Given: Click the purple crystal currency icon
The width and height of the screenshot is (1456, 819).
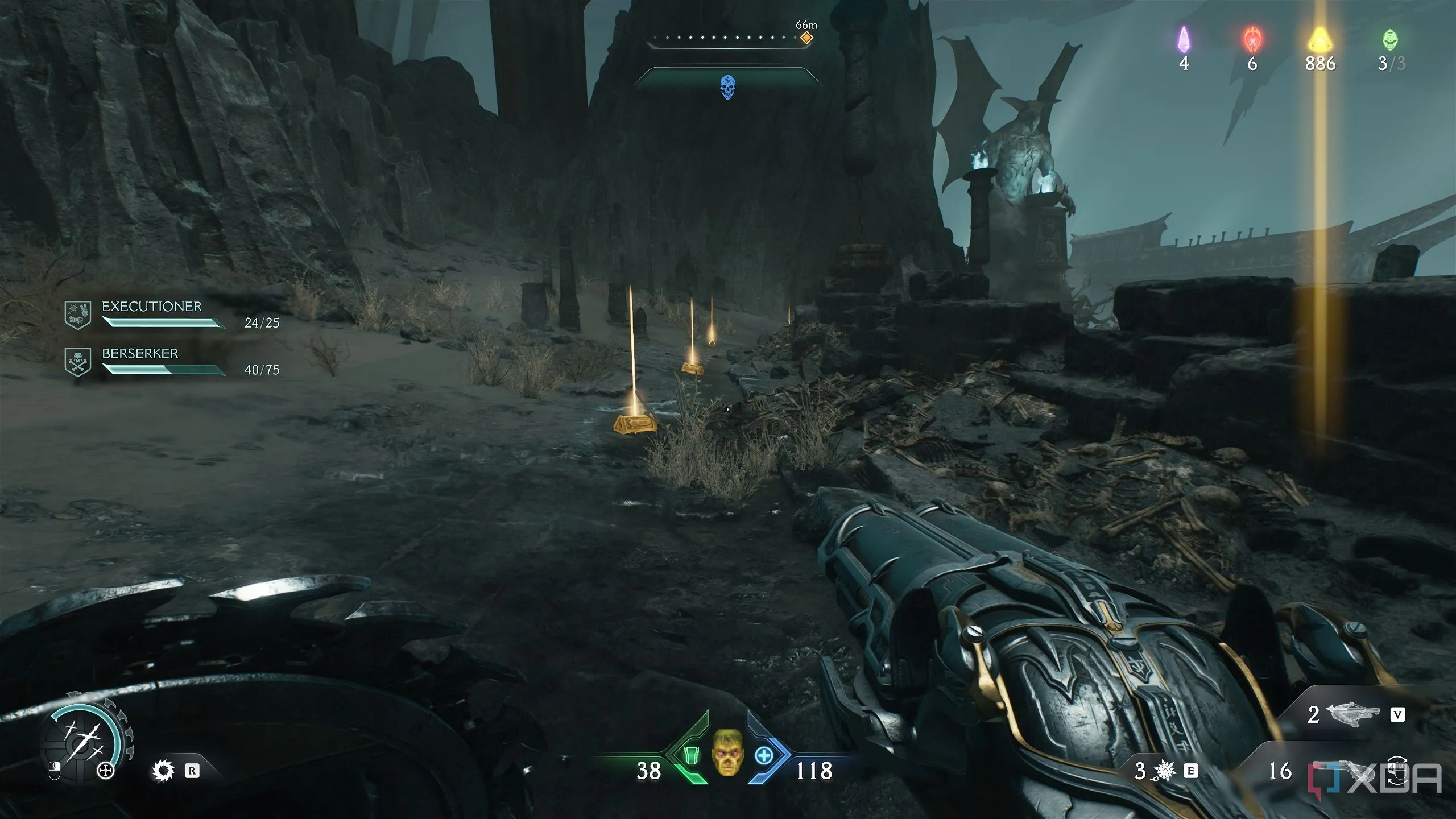Looking at the screenshot, I should pyautogui.click(x=1184, y=40).
